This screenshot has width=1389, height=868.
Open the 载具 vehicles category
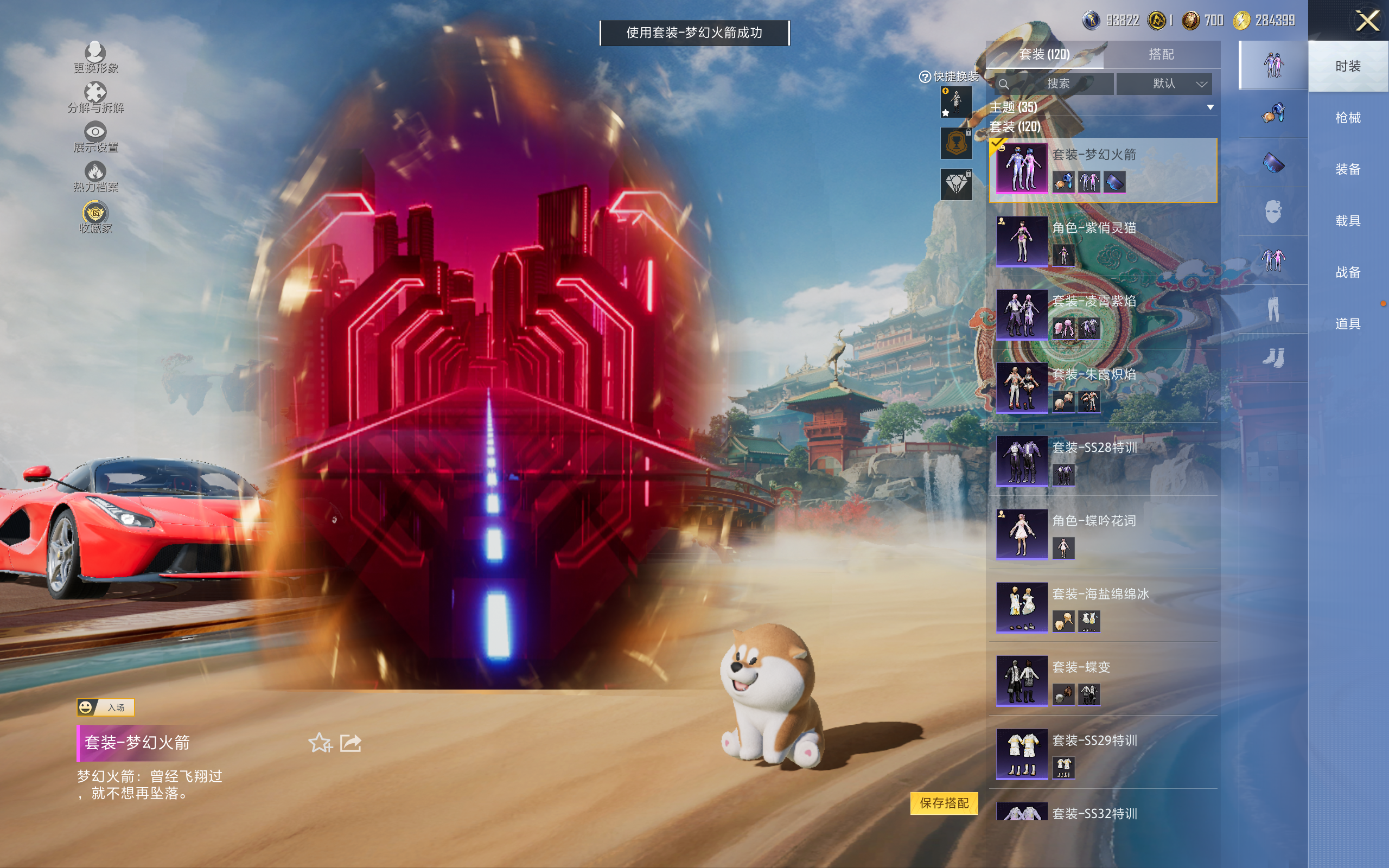click(x=1347, y=221)
